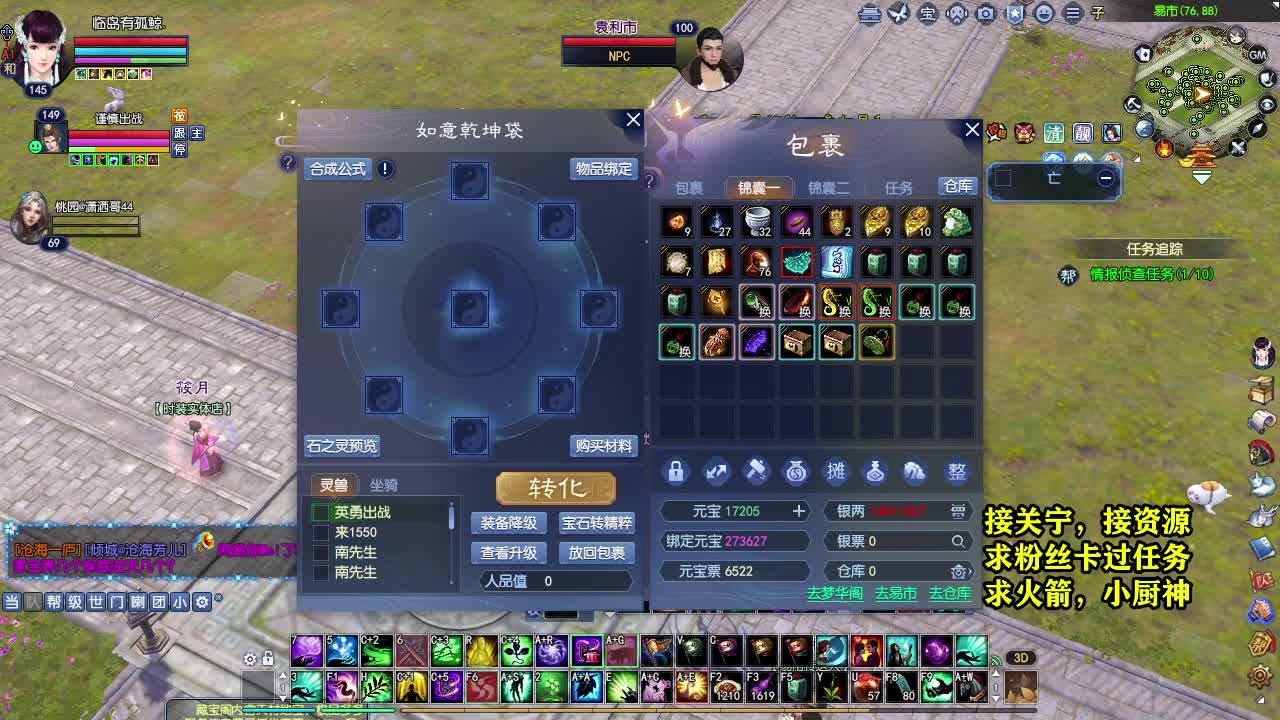Collapse the target search bar with minus button
Screen dimensions: 1280x720
coord(1106,178)
